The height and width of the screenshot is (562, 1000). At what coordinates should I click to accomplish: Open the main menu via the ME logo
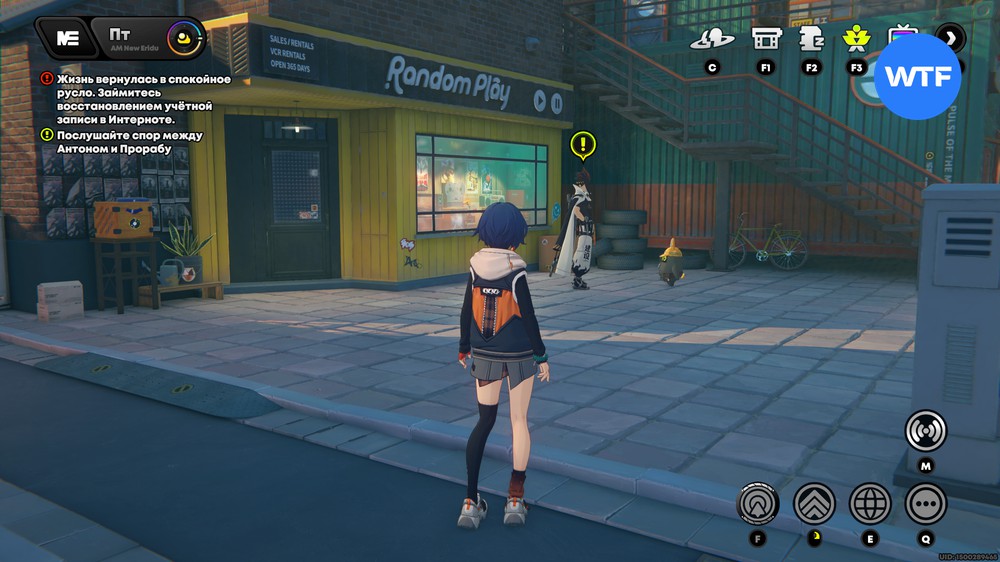point(67,38)
